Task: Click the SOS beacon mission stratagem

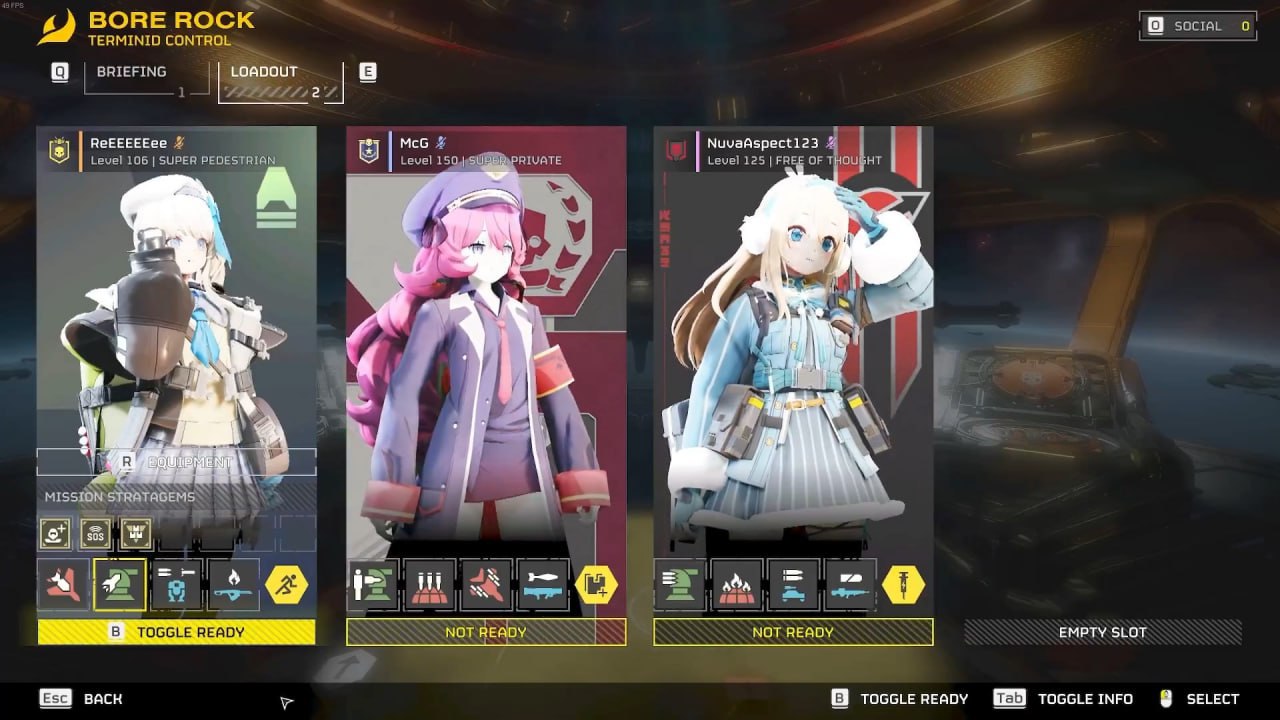Action: point(96,534)
